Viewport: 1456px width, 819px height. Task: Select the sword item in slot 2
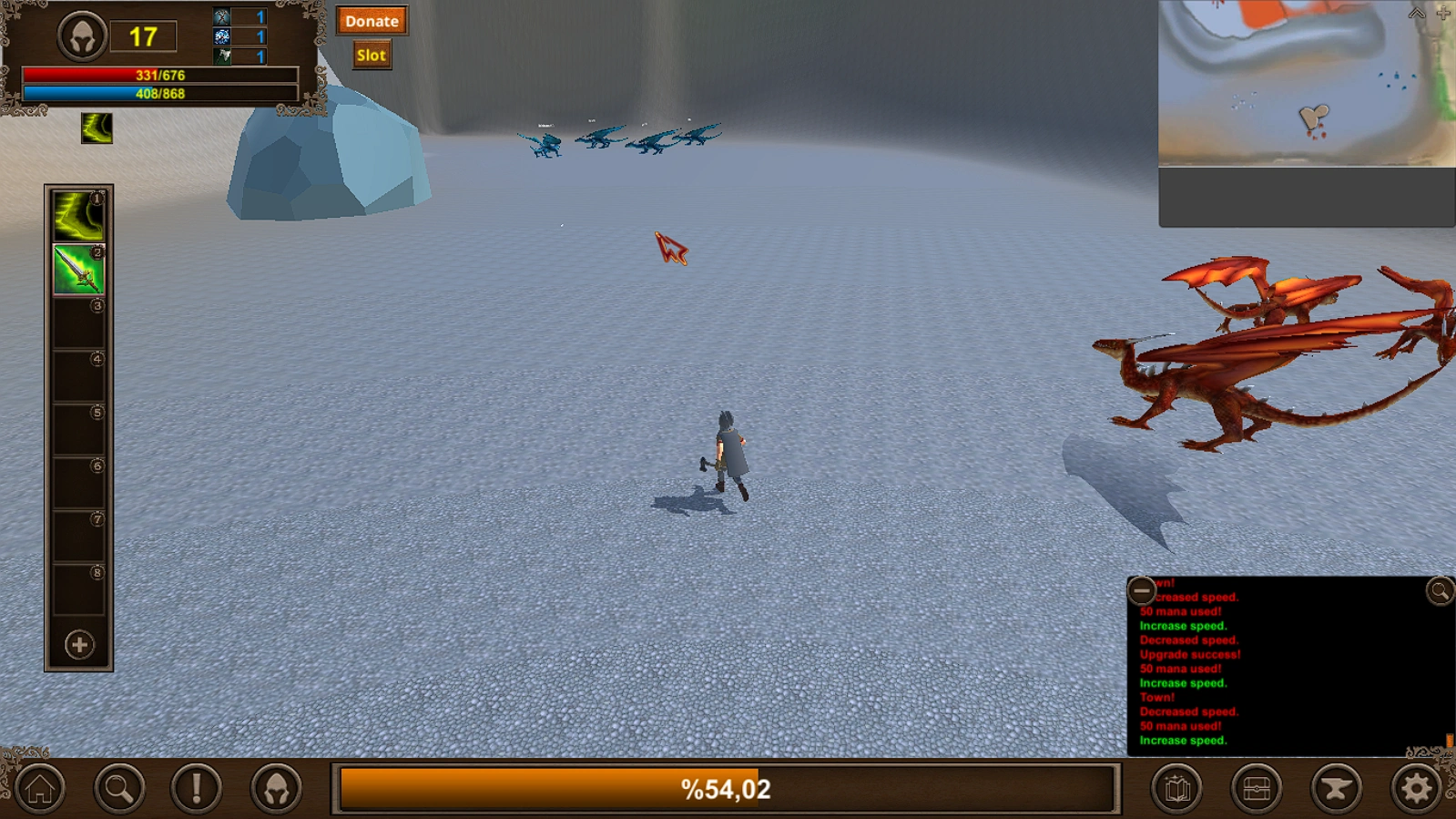click(x=78, y=271)
